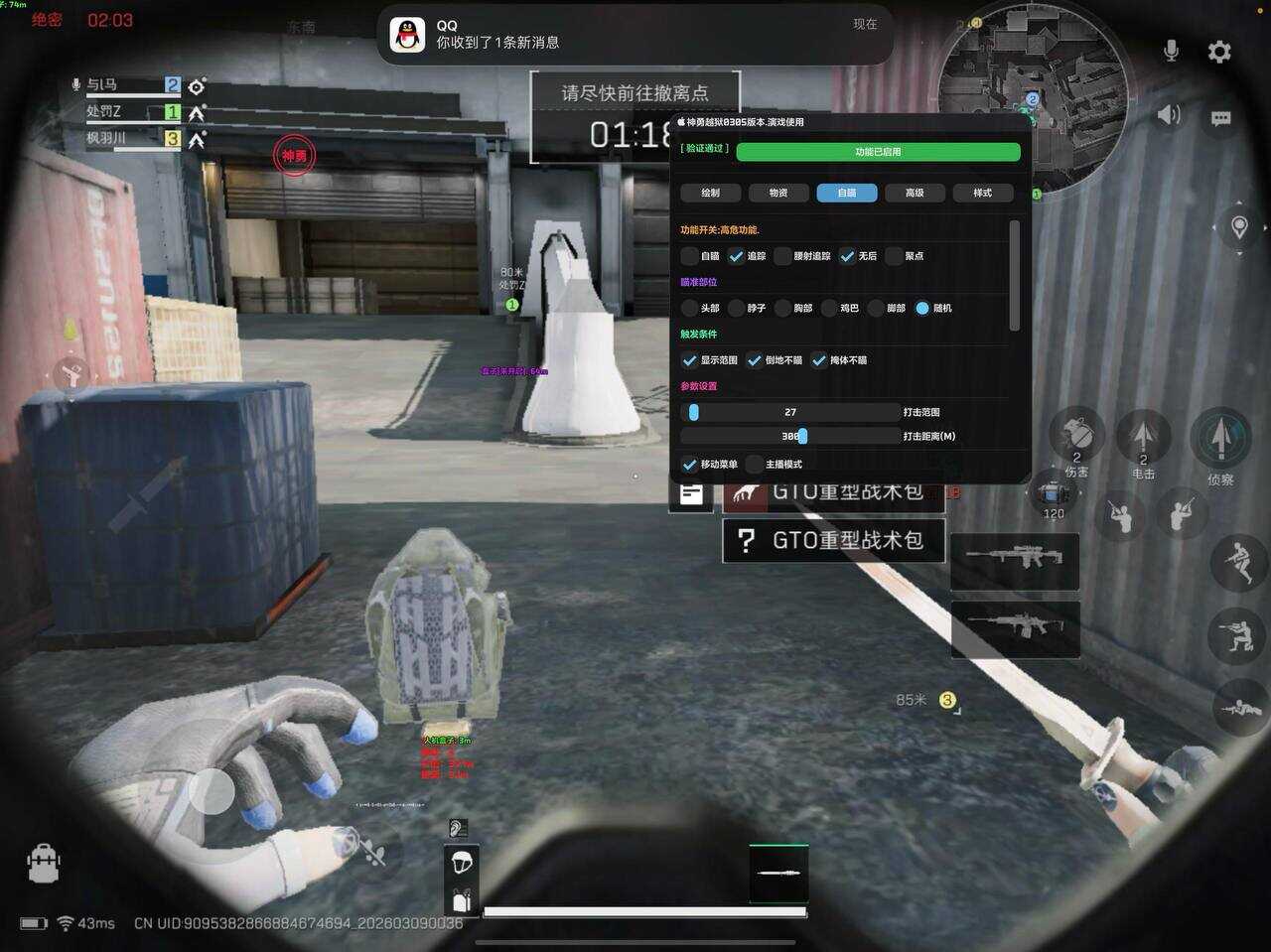The height and width of the screenshot is (952, 1271).
Task: Tap the crouch stance button
Action: click(1237, 636)
